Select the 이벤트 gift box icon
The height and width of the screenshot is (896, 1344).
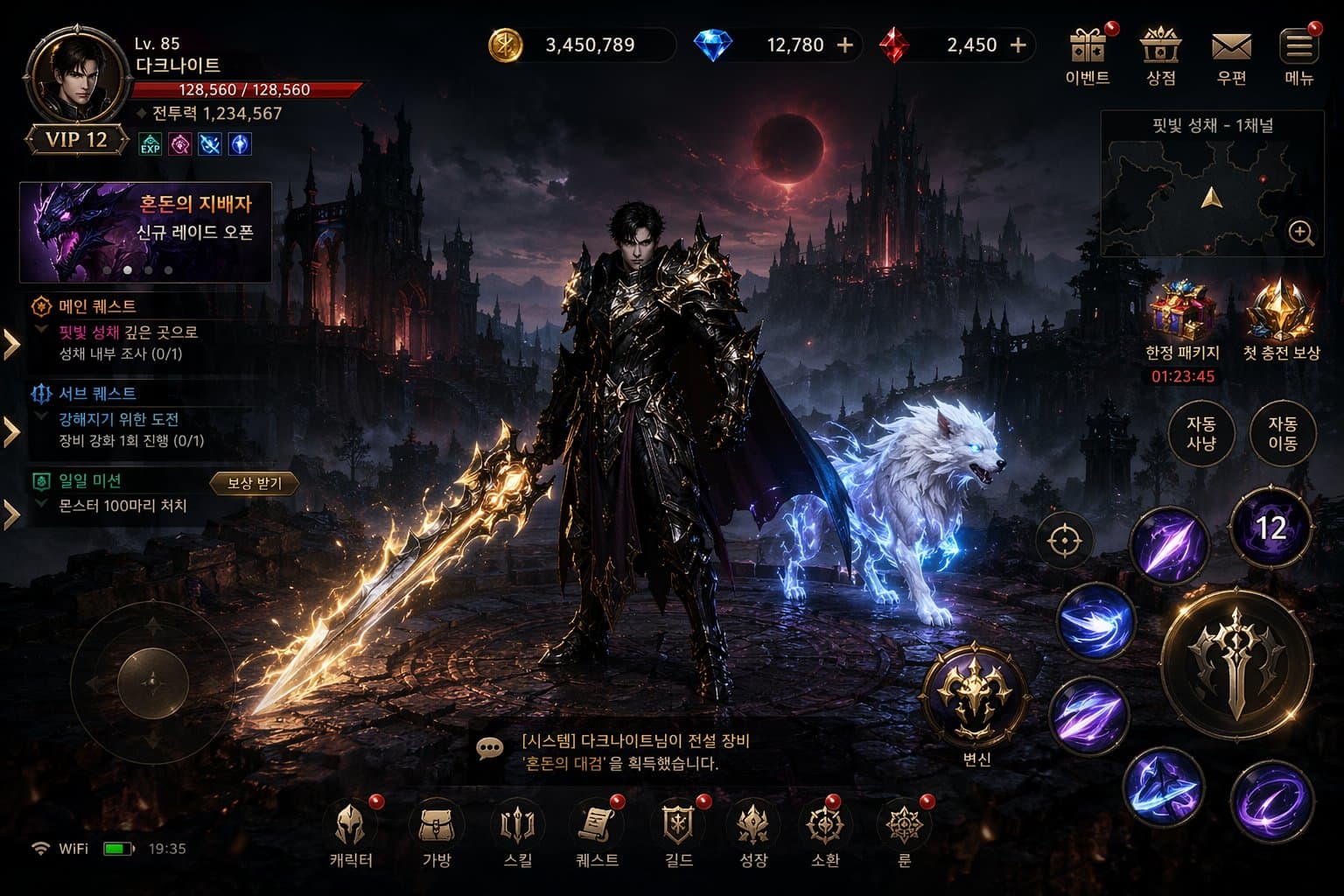(1085, 45)
